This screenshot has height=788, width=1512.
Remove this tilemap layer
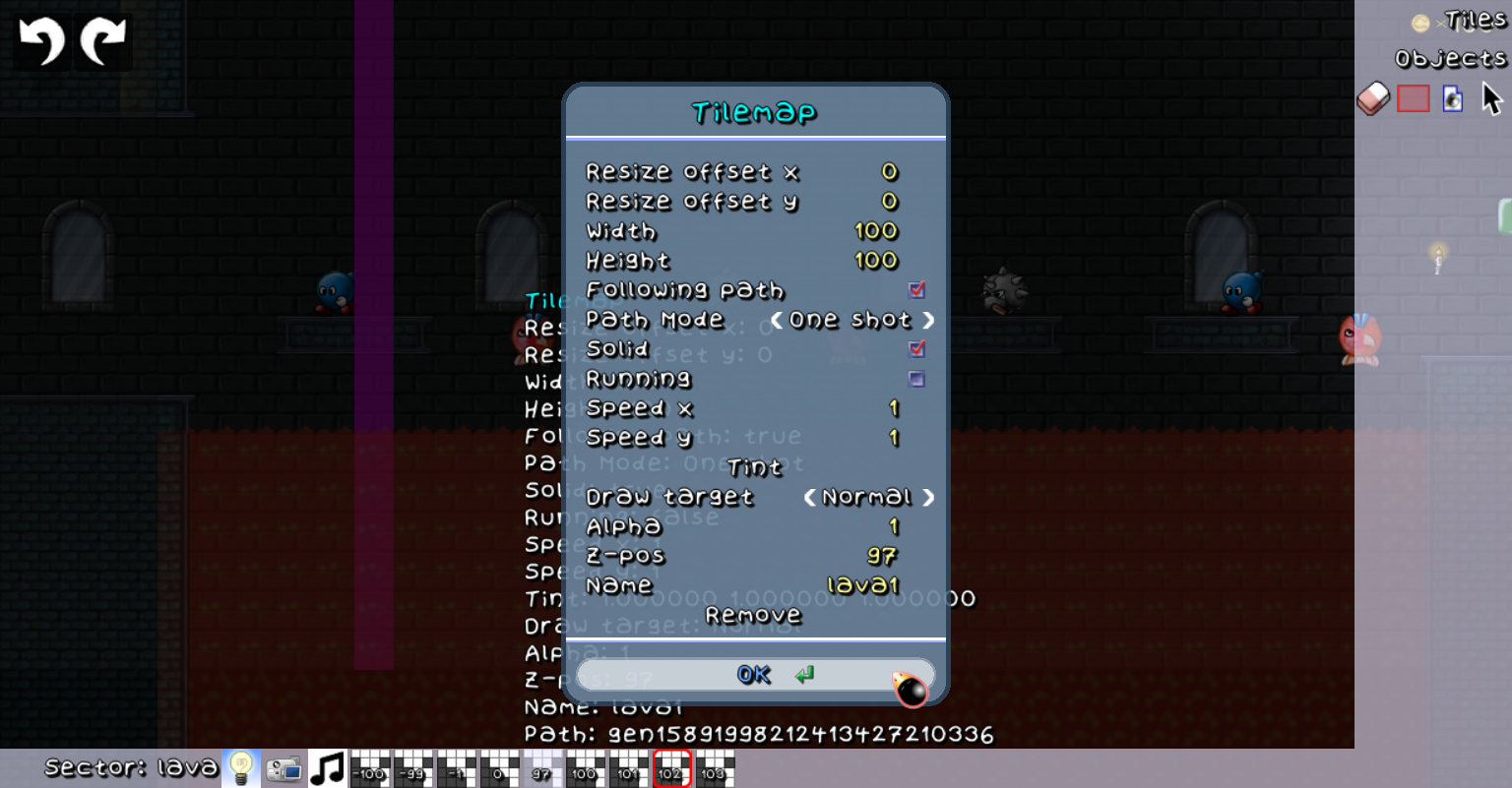pyautogui.click(x=754, y=616)
